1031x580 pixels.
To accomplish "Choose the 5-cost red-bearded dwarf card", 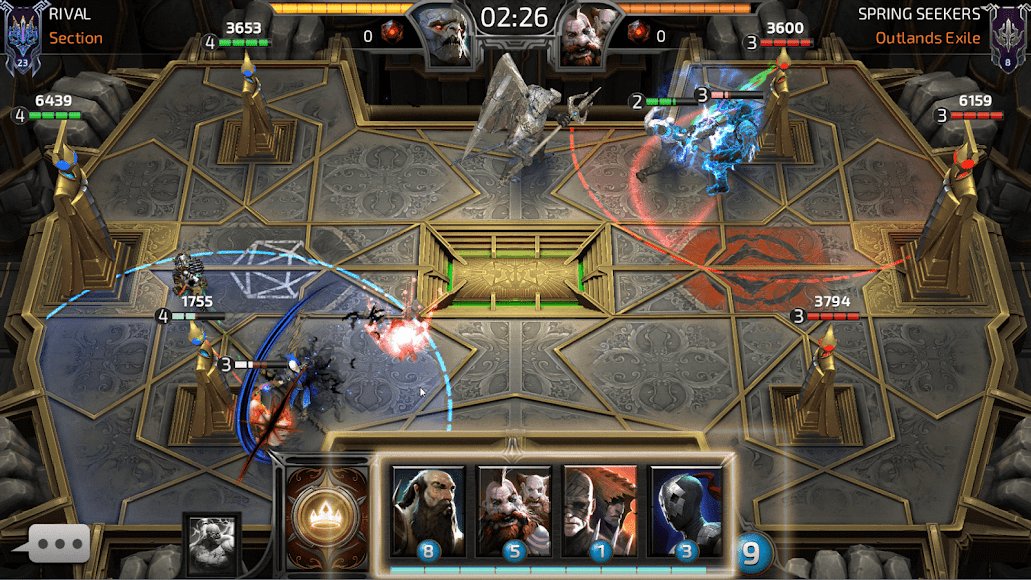I will pos(514,510).
